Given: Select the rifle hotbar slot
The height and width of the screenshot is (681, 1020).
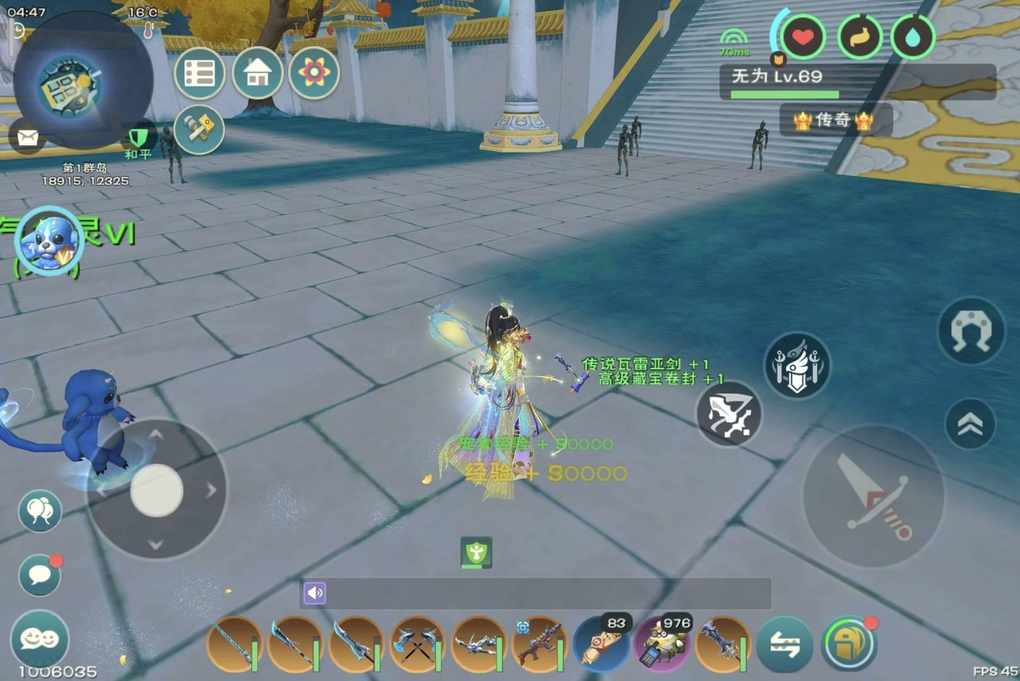Looking at the screenshot, I should [540, 643].
